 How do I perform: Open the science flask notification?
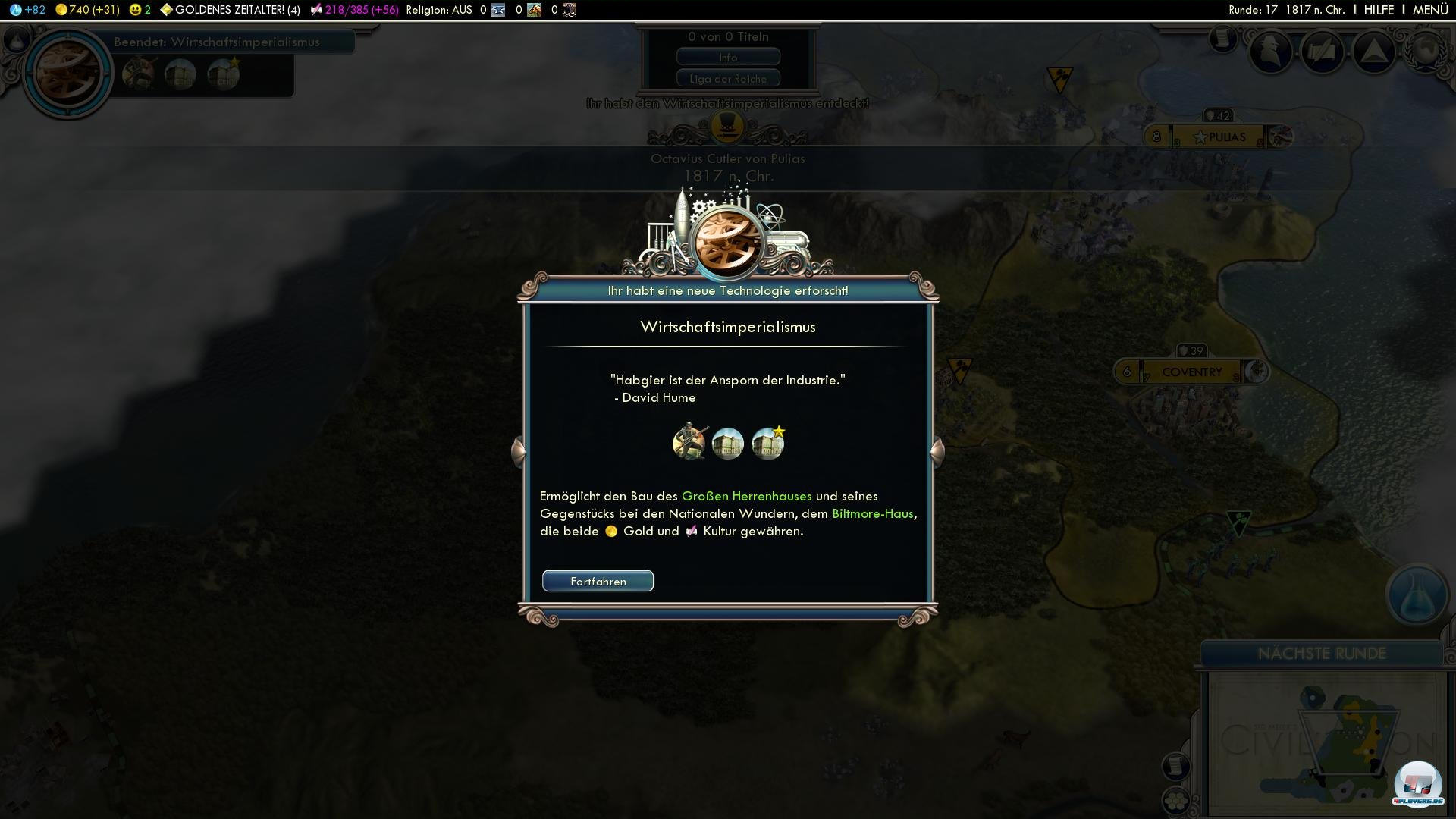pyautogui.click(x=1416, y=595)
